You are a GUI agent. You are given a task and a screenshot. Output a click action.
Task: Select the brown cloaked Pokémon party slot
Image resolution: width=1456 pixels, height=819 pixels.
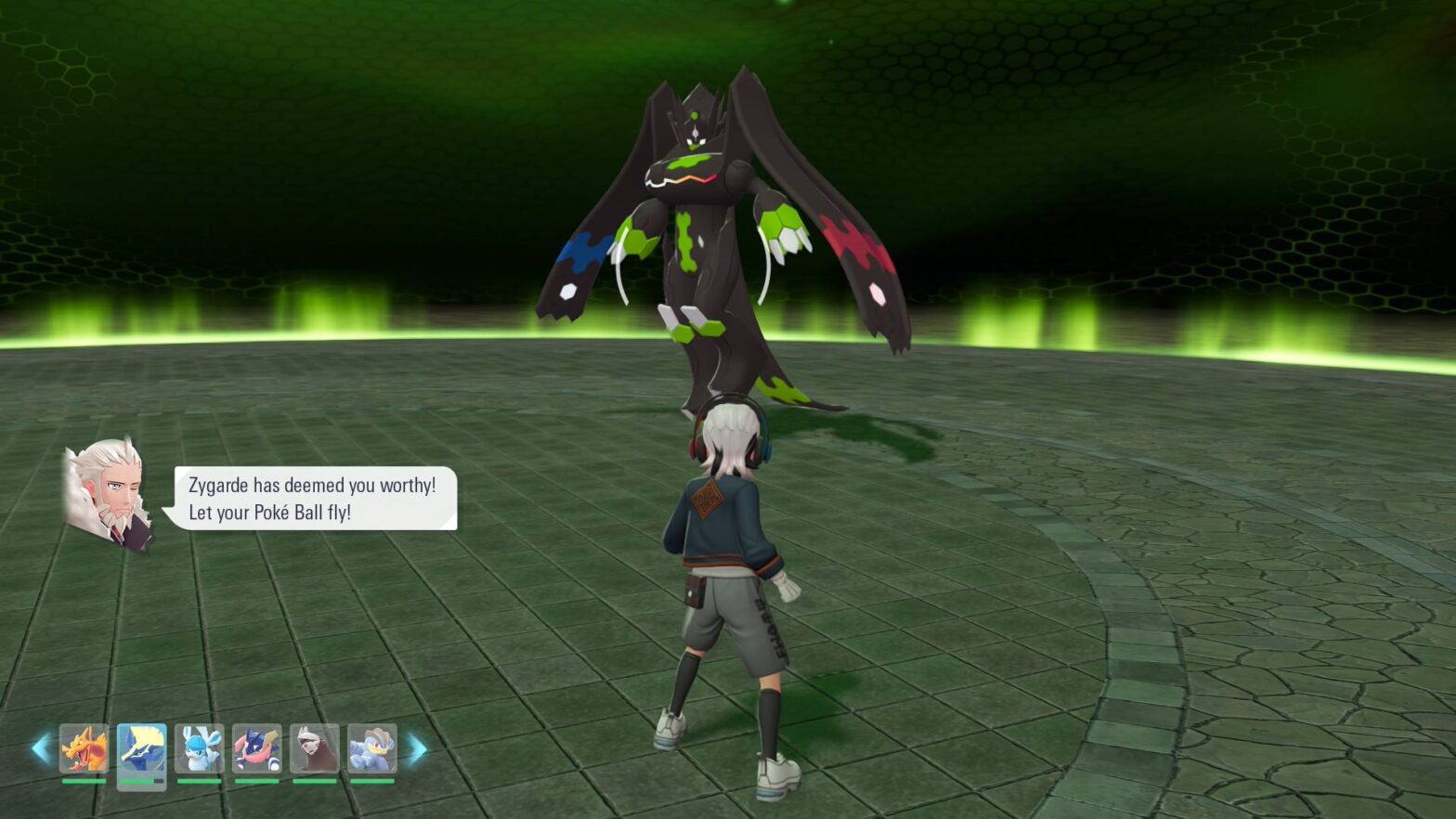click(x=314, y=748)
